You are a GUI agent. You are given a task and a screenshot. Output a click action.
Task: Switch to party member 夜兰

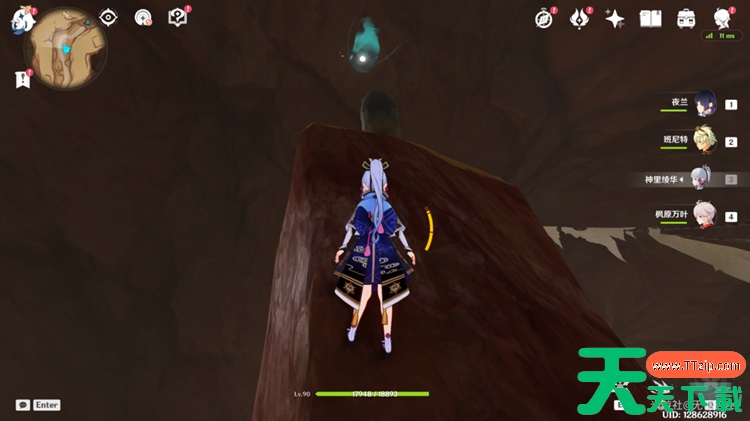(706, 104)
